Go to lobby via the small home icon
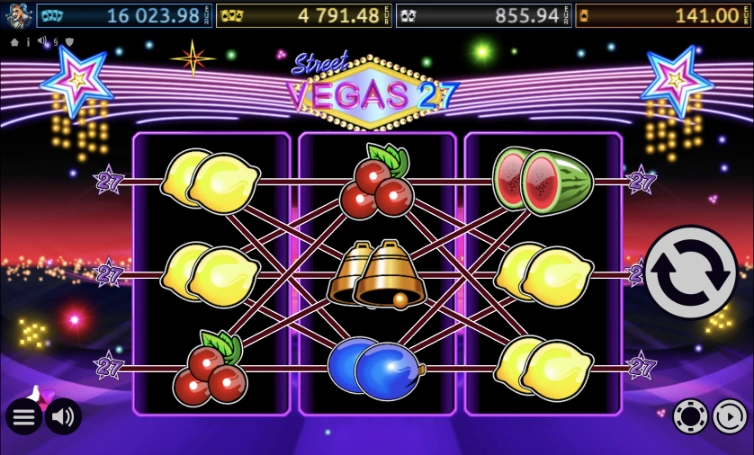 pyautogui.click(x=14, y=43)
